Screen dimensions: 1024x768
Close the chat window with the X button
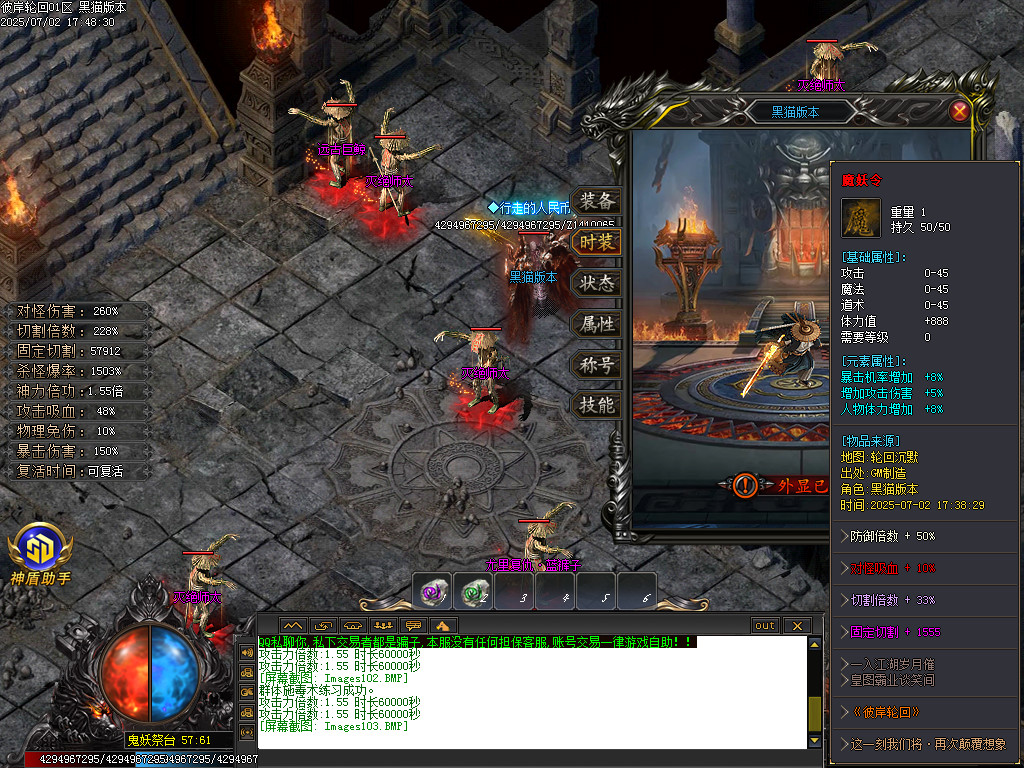click(796, 626)
